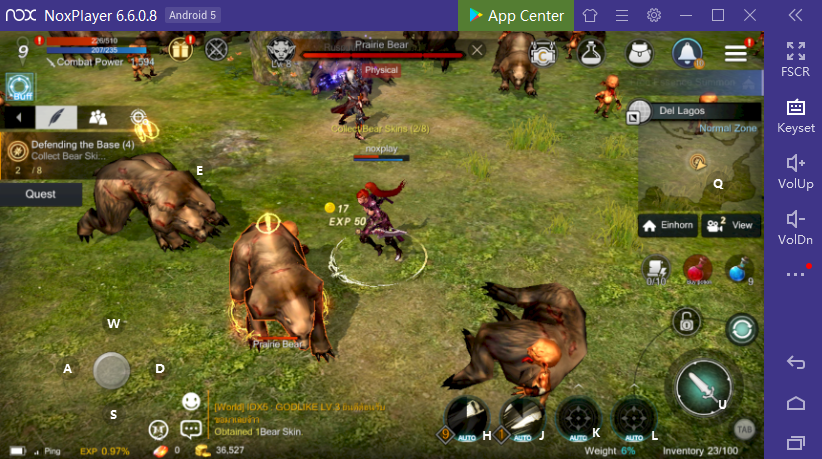Open the main hamburger menu
The height and width of the screenshot is (459, 822).
click(736, 53)
